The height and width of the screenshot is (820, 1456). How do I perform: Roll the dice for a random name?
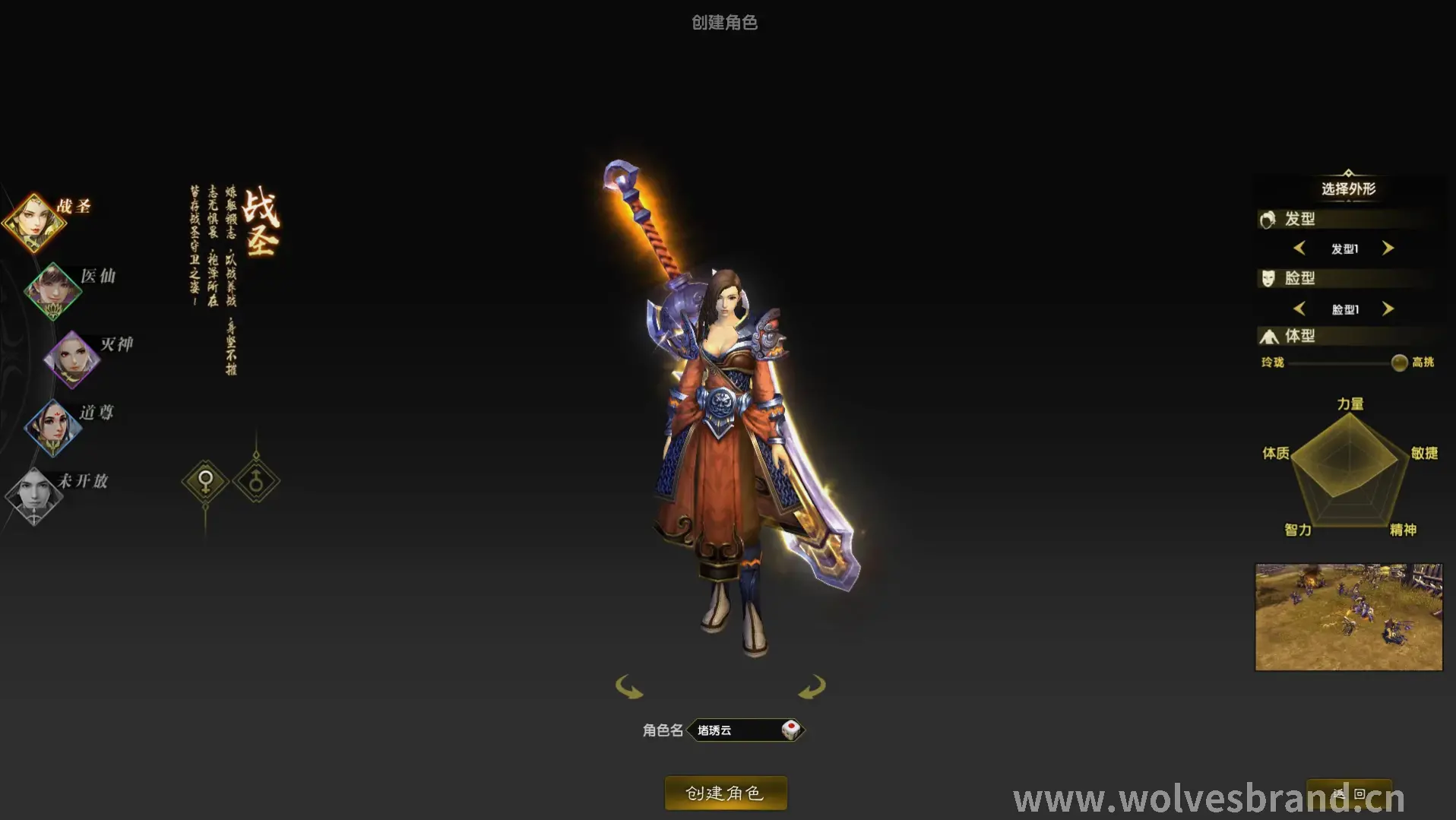tap(793, 730)
